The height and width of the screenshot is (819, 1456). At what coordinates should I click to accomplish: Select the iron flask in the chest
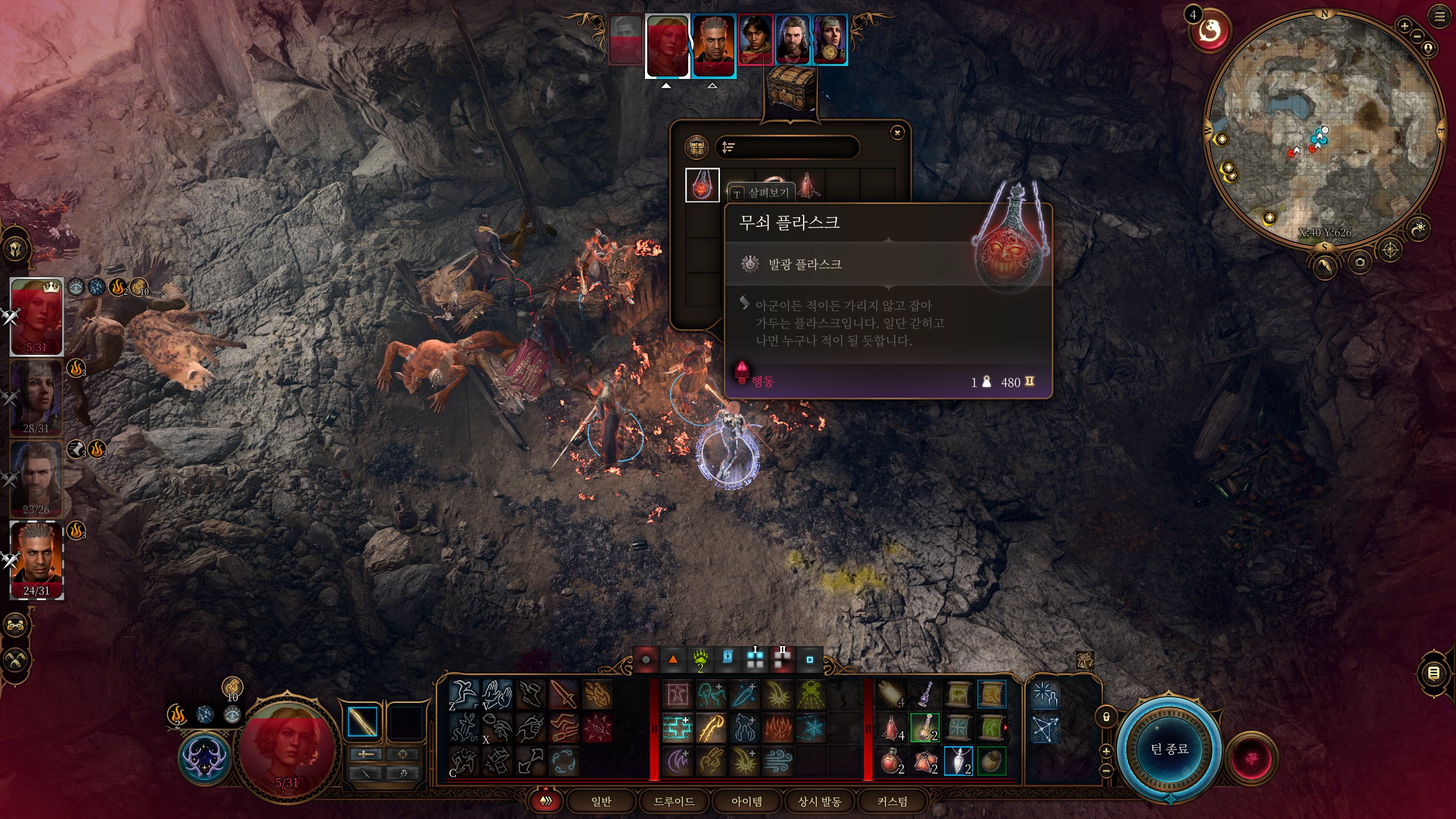click(702, 185)
